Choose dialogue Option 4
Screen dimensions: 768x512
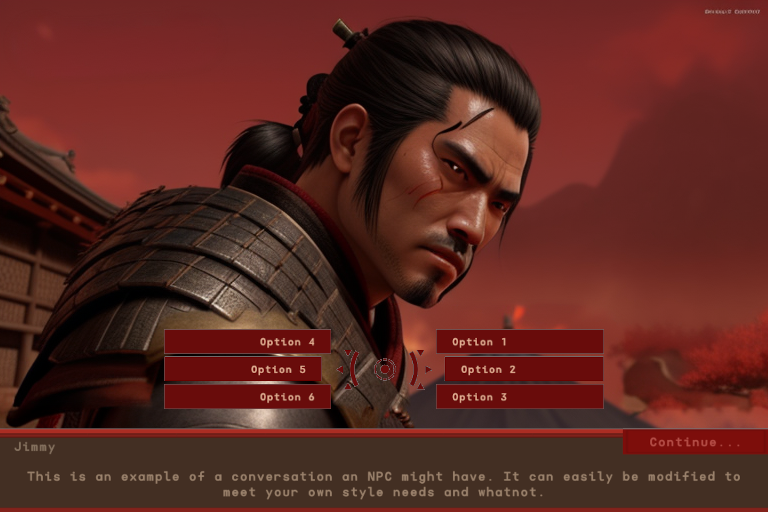244,342
